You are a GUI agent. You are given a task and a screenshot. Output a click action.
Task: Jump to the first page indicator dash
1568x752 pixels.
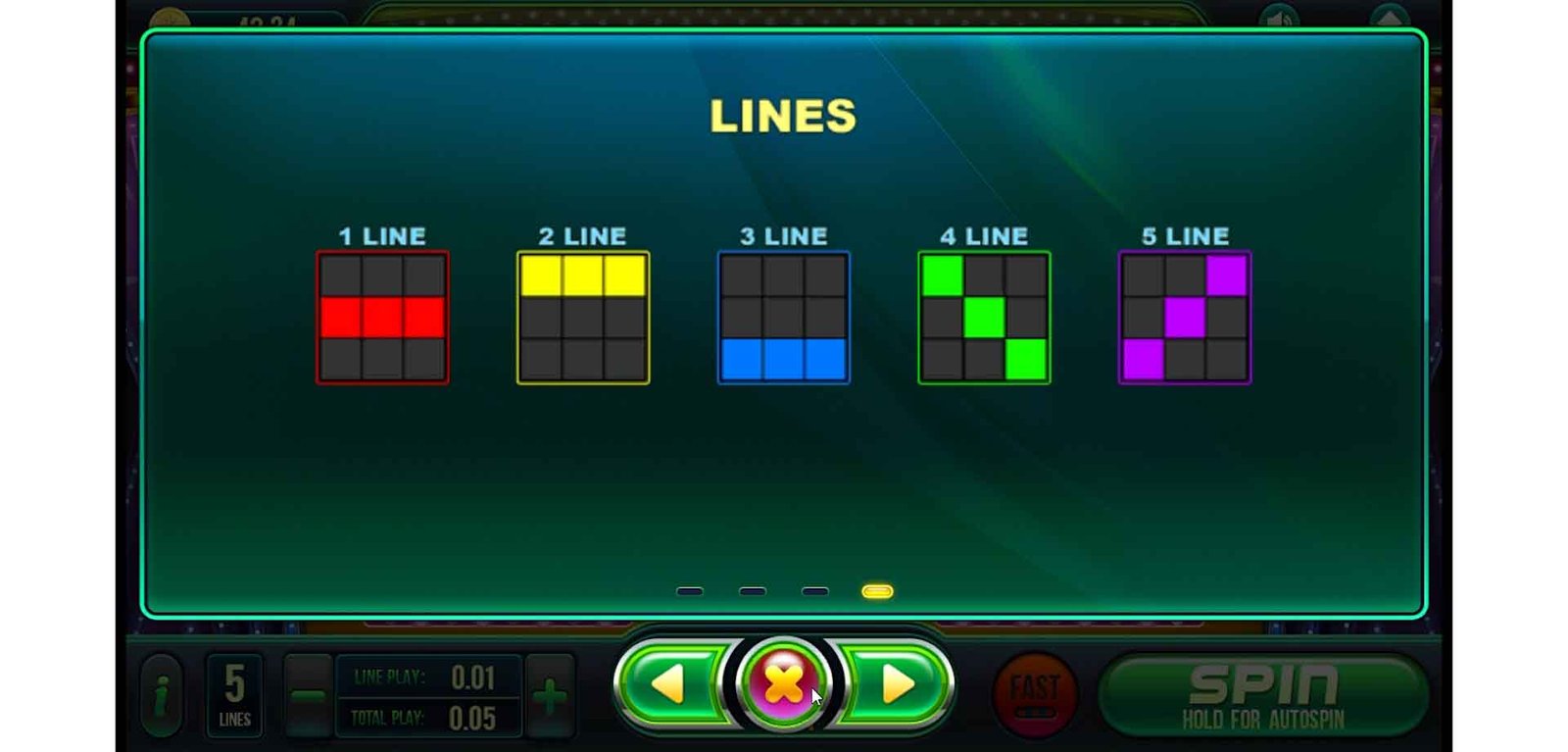coord(690,591)
